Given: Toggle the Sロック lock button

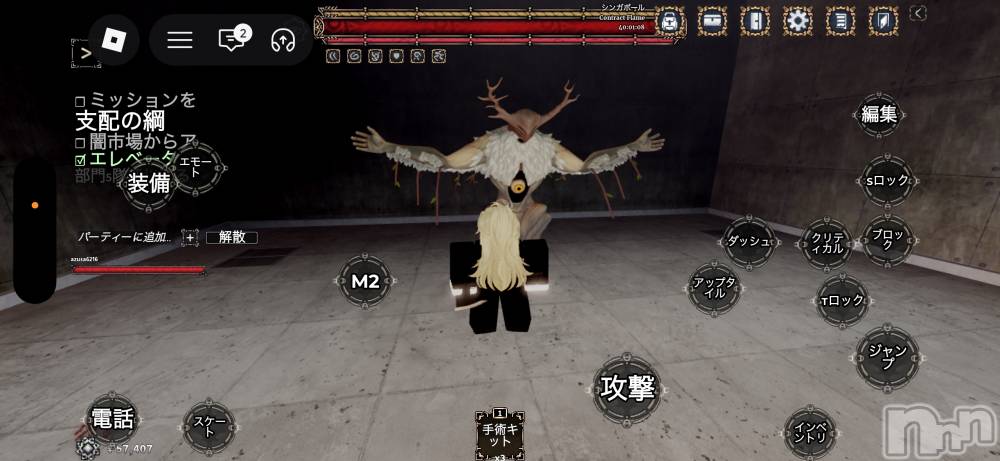Looking at the screenshot, I should (886, 181).
